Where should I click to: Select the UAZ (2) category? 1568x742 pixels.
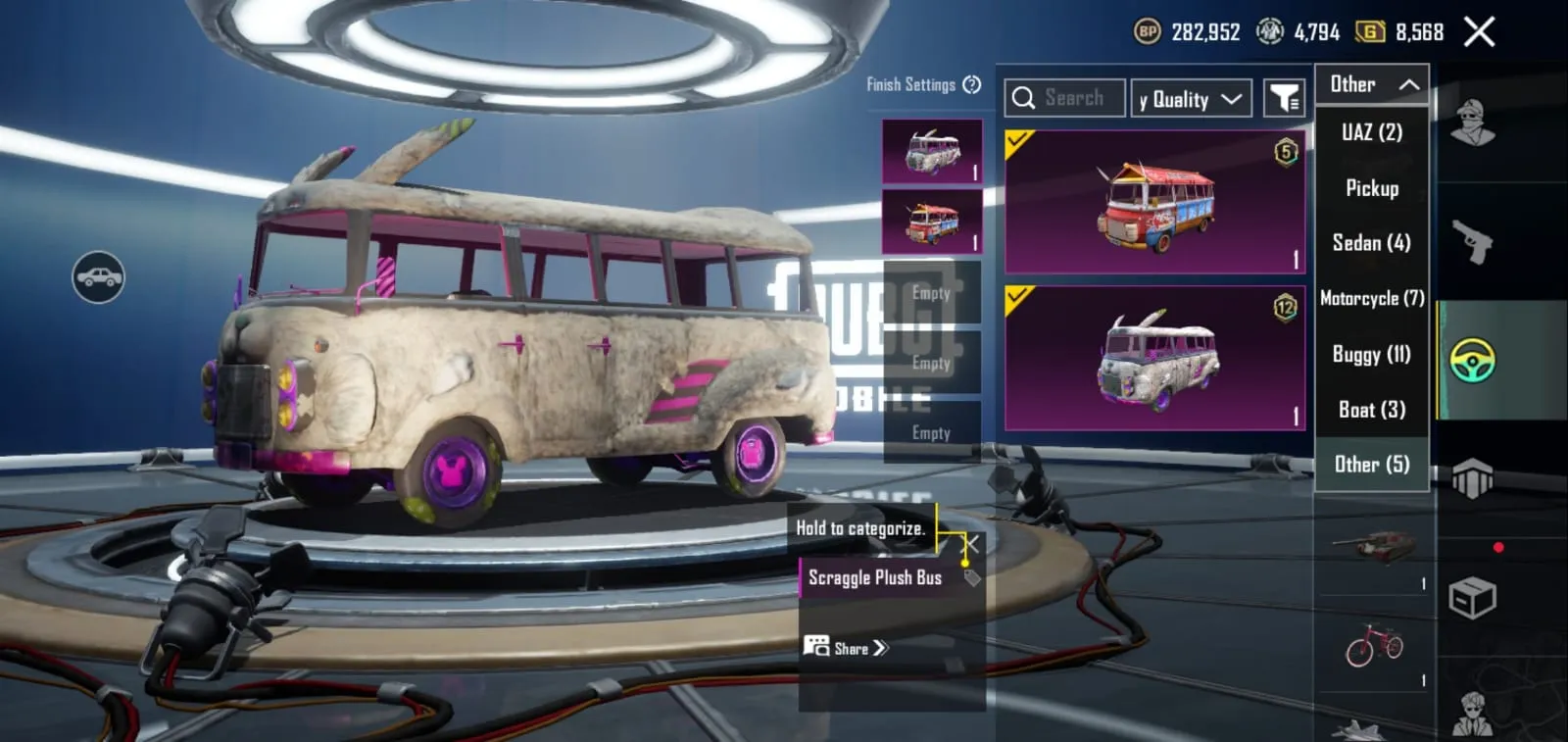pyautogui.click(x=1372, y=132)
